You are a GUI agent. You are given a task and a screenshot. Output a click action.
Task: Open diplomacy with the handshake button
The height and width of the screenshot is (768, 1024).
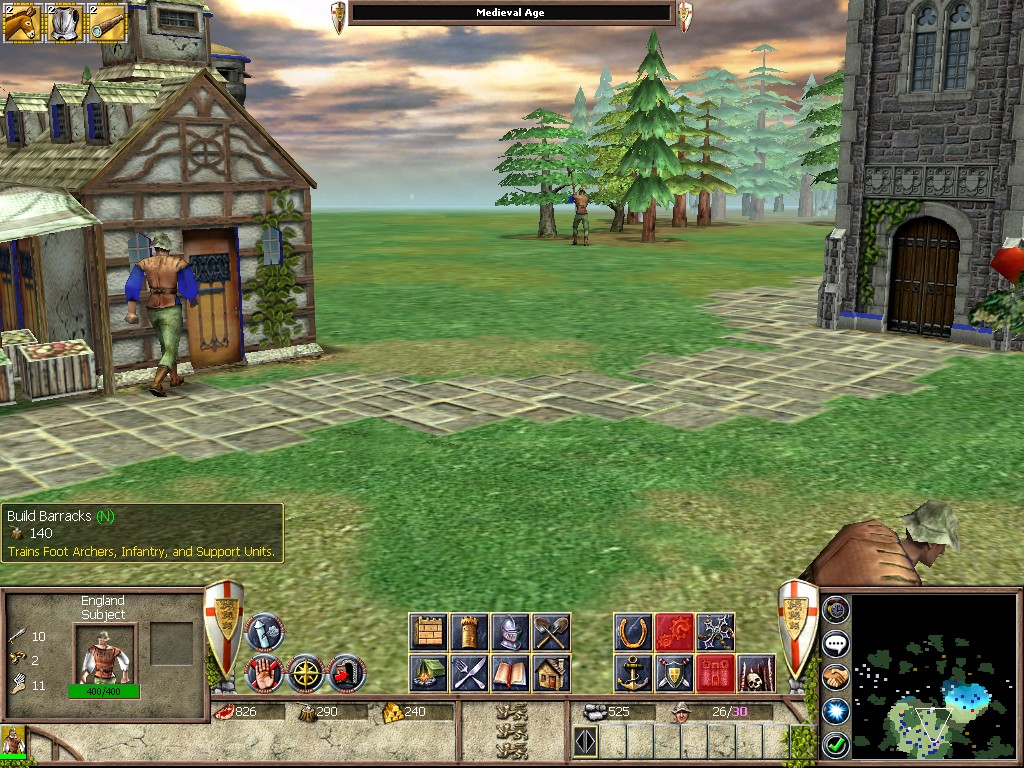click(836, 677)
